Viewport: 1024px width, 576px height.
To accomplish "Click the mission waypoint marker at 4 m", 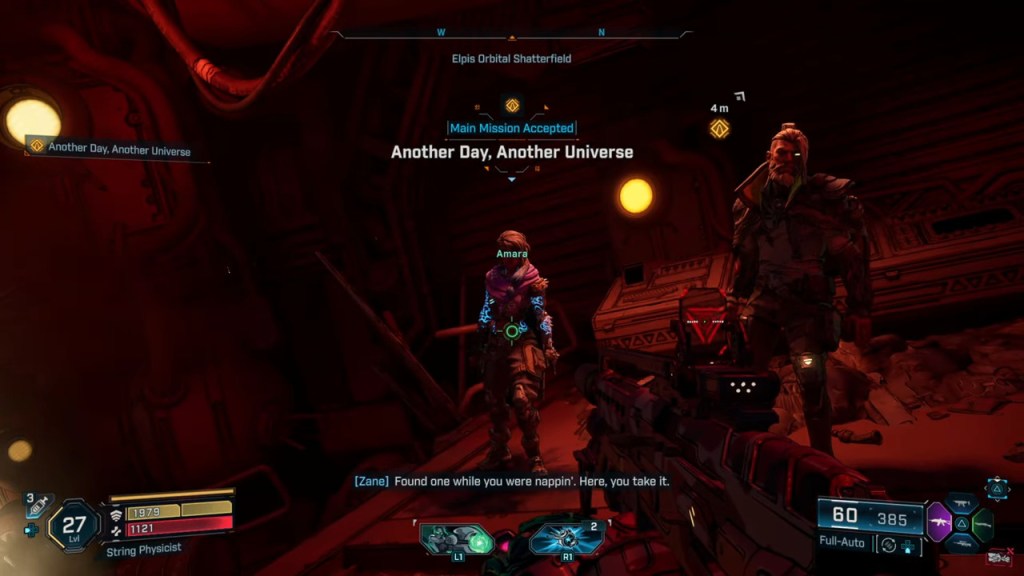I will coord(719,128).
